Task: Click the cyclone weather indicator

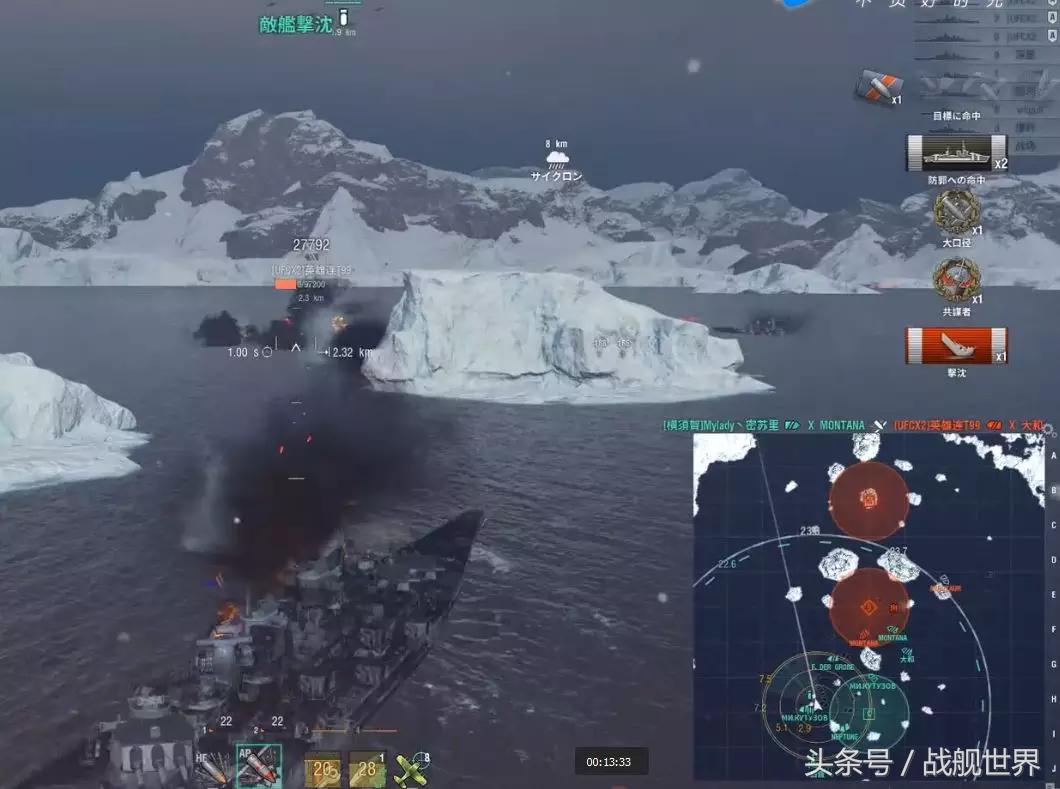Action: (x=557, y=158)
